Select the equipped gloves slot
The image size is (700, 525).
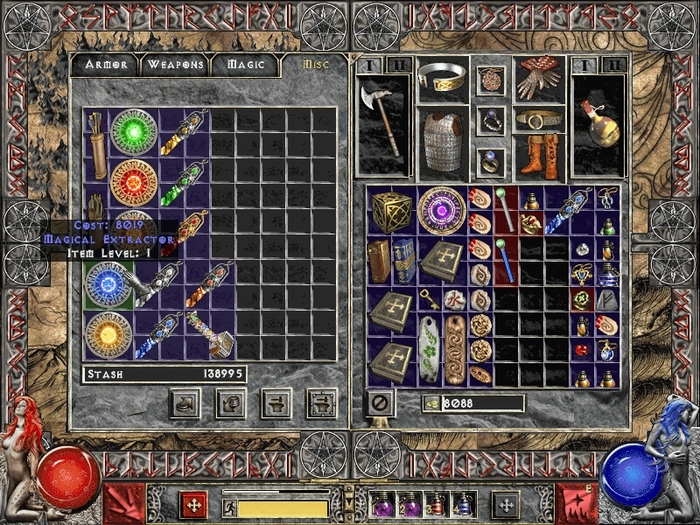[539, 79]
